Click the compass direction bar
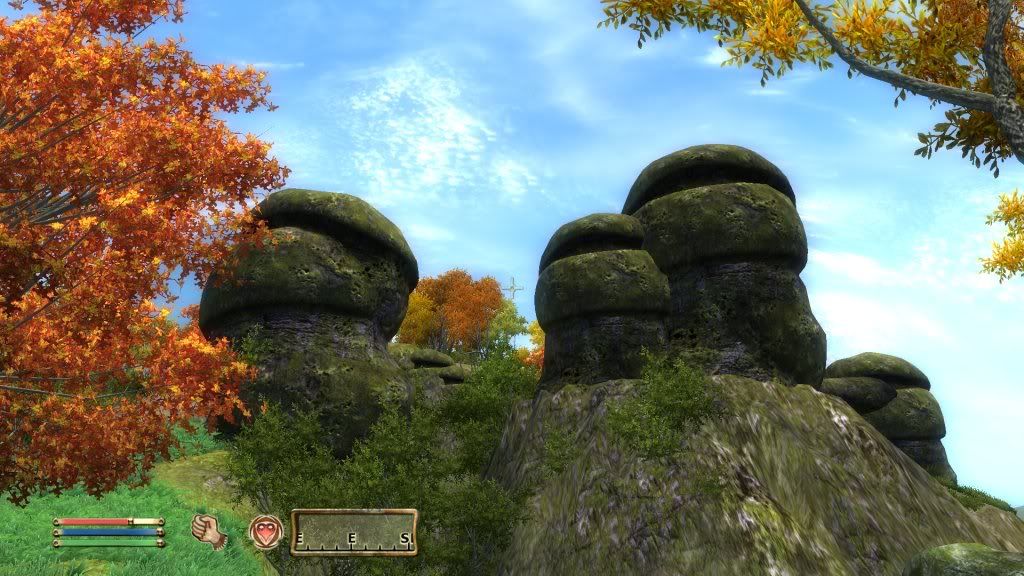This screenshot has height=576, width=1024. (354, 532)
